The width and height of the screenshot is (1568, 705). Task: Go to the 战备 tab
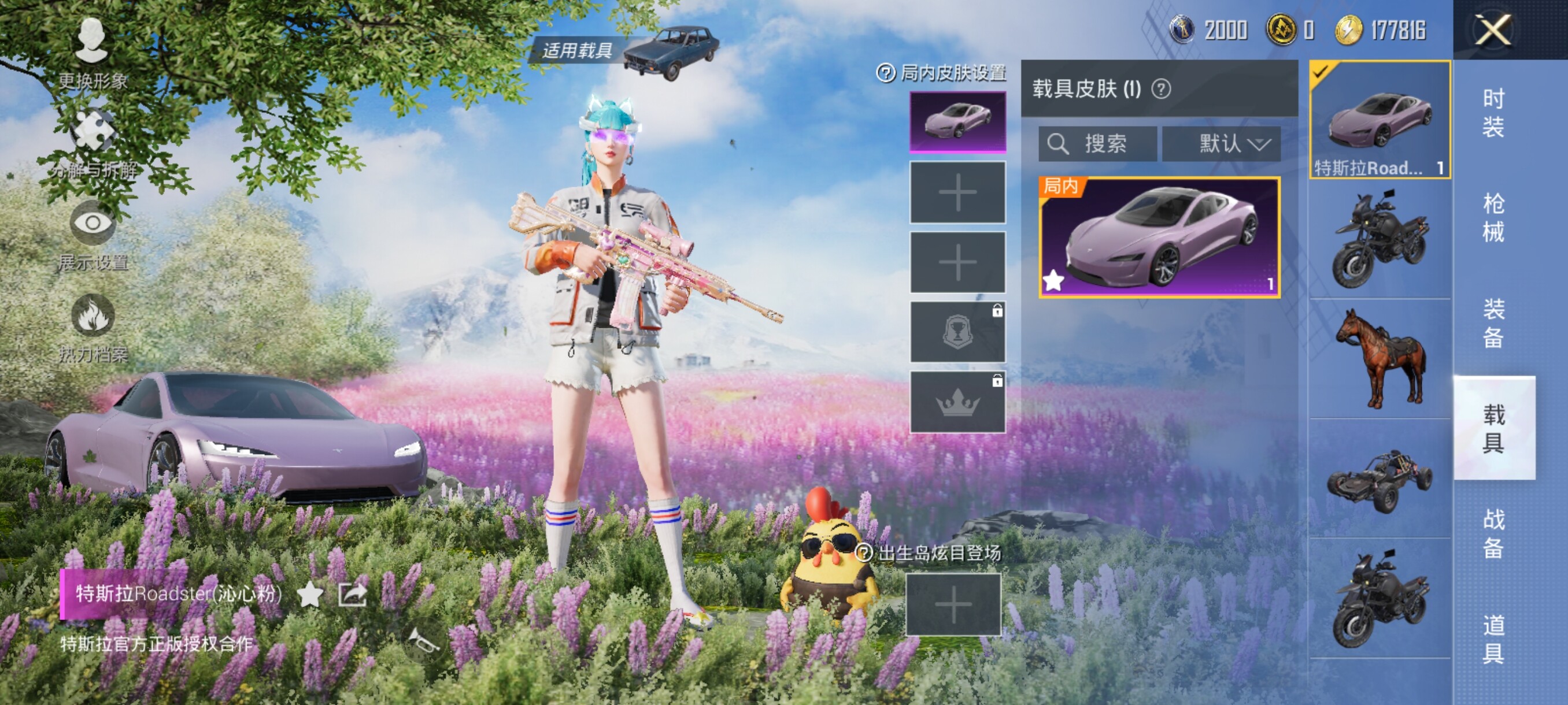pos(1493,533)
